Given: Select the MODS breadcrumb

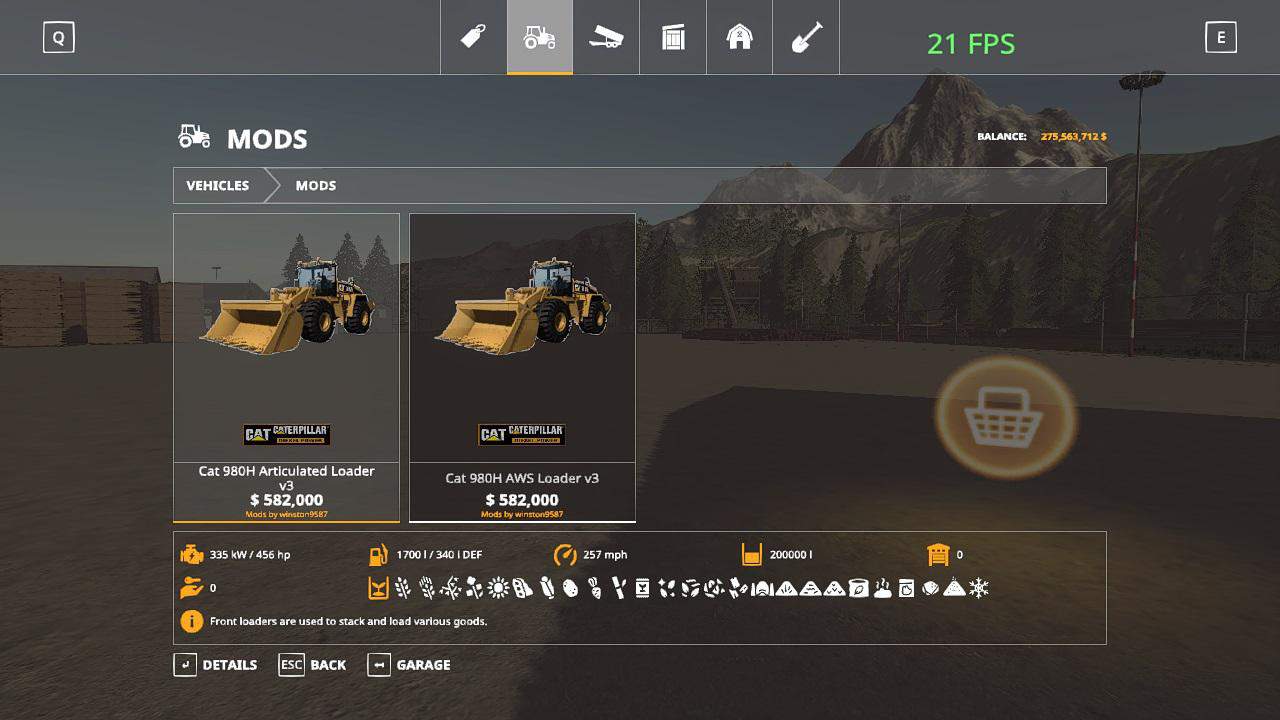Looking at the screenshot, I should tap(315, 185).
